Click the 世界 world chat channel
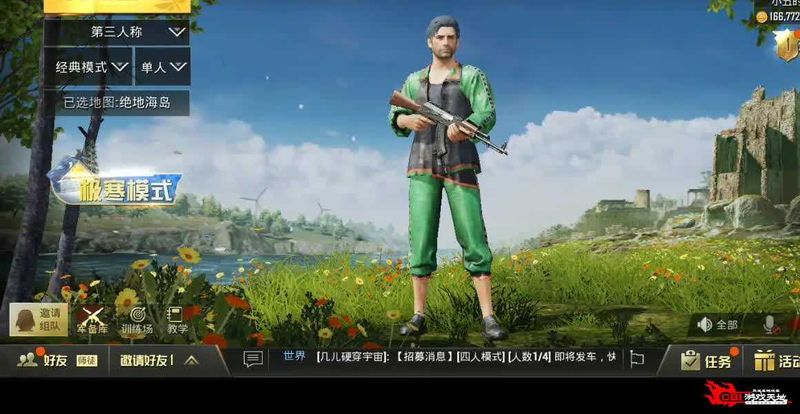800x414 pixels. 294,357
